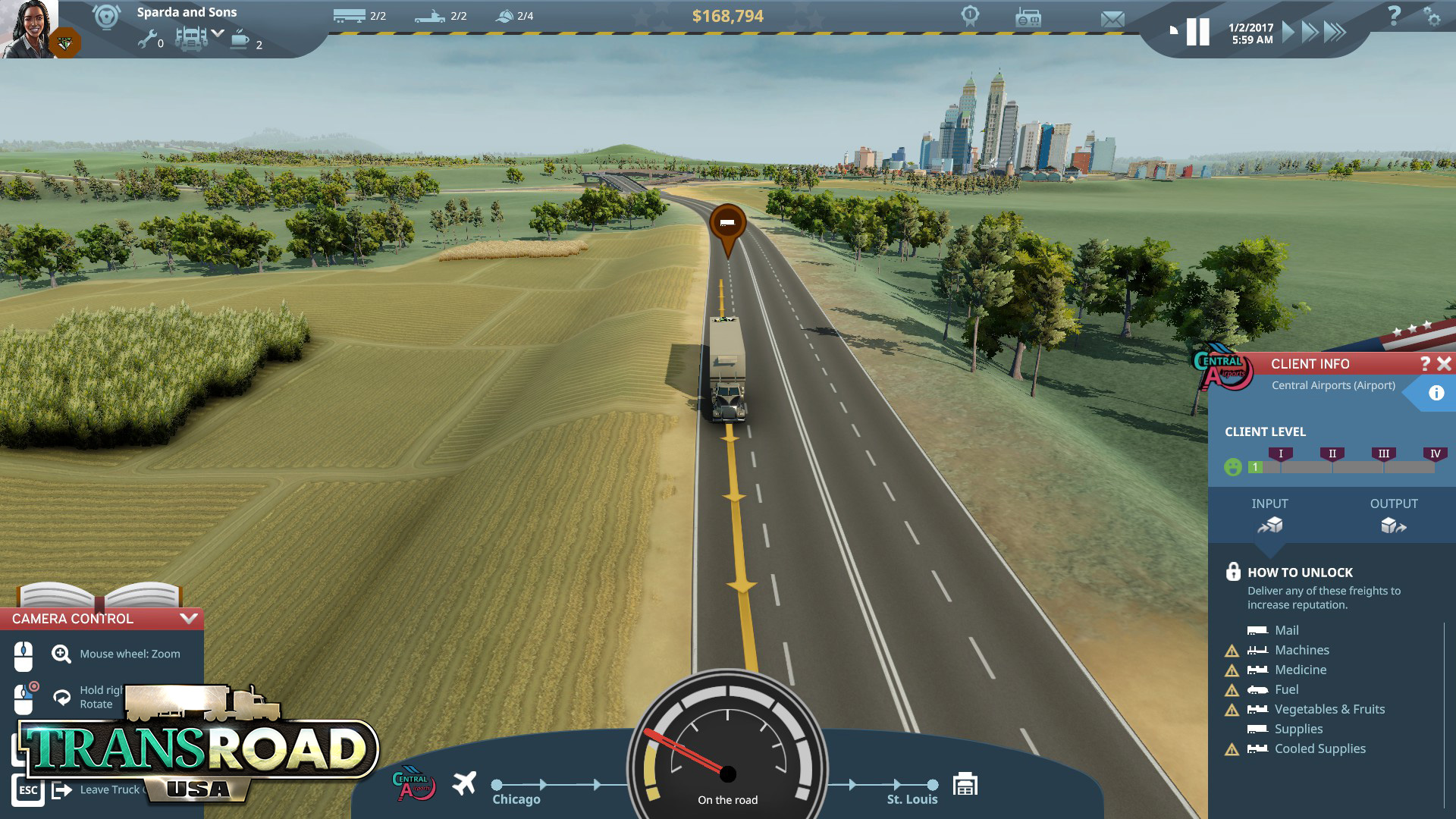Set game speed to normal play
The height and width of the screenshot is (819, 1456).
coord(1288,32)
